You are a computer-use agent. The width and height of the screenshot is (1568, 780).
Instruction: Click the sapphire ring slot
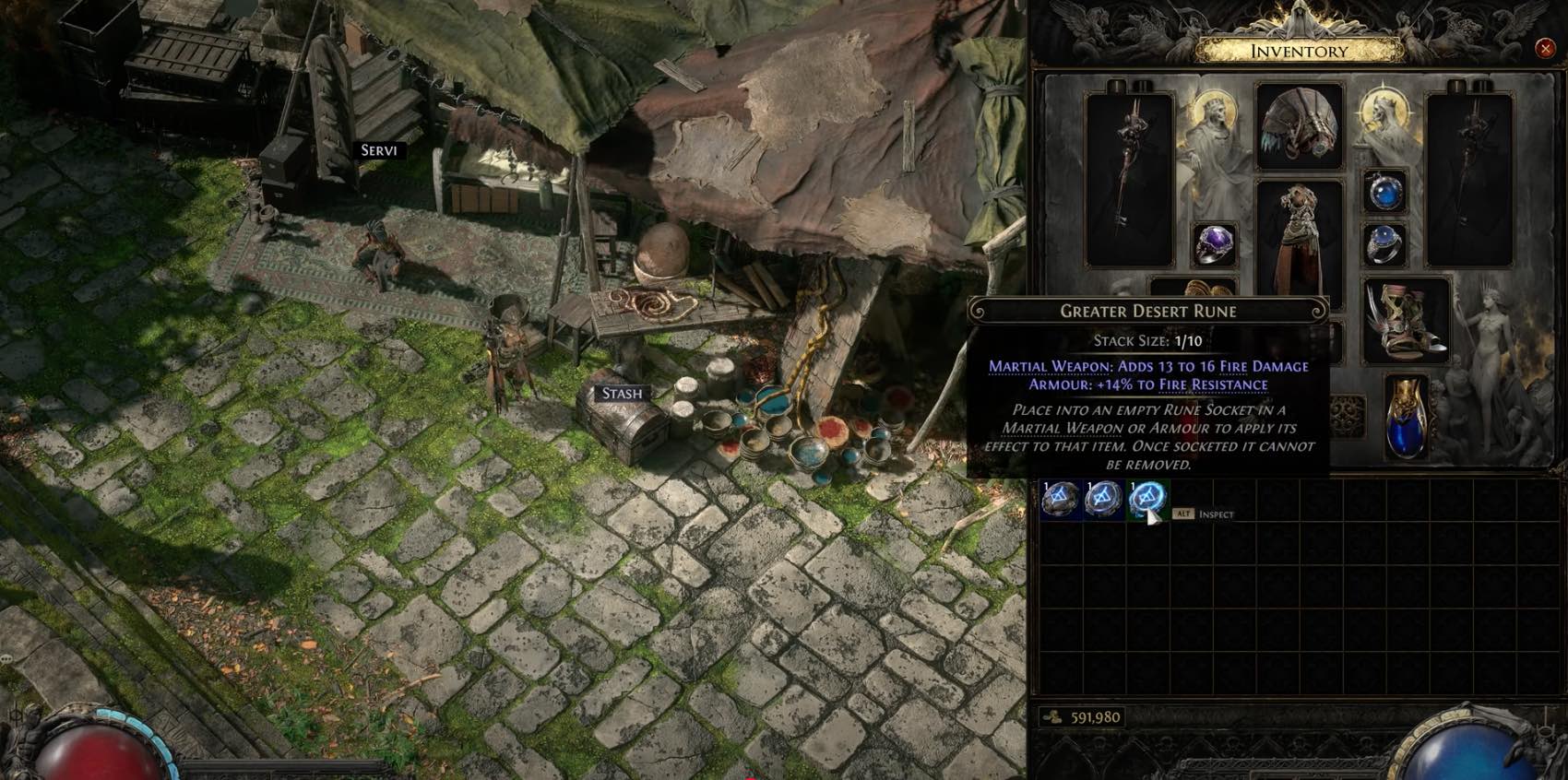click(x=1384, y=245)
